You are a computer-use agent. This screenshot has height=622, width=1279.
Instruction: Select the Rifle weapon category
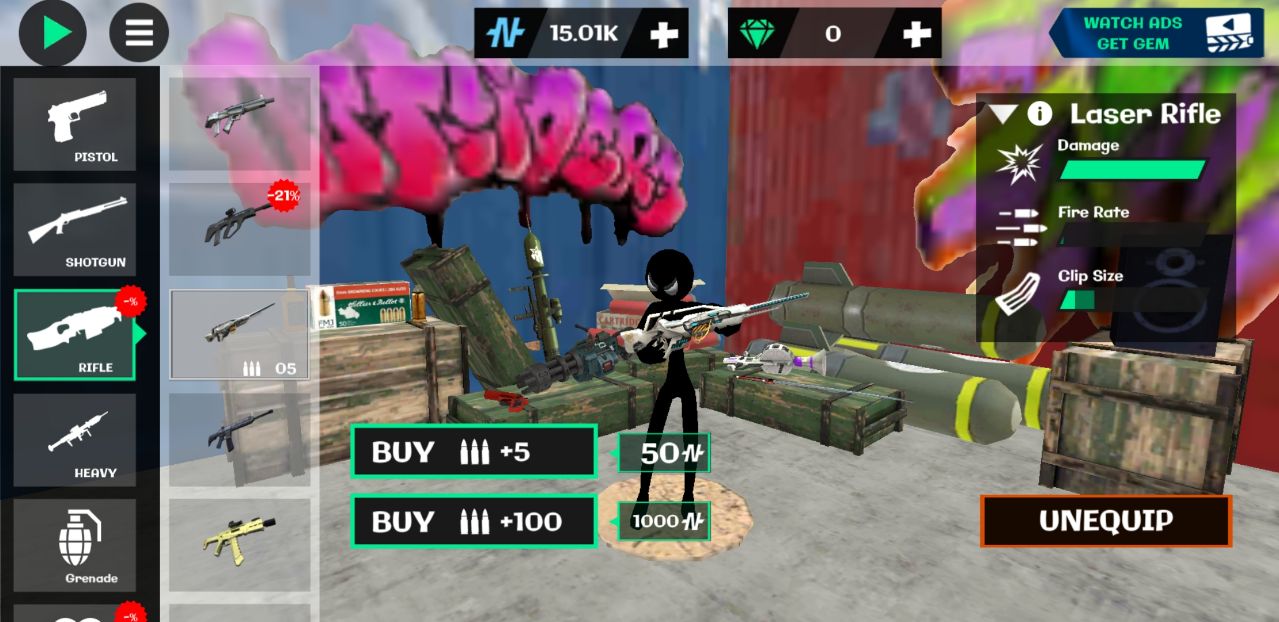point(75,335)
